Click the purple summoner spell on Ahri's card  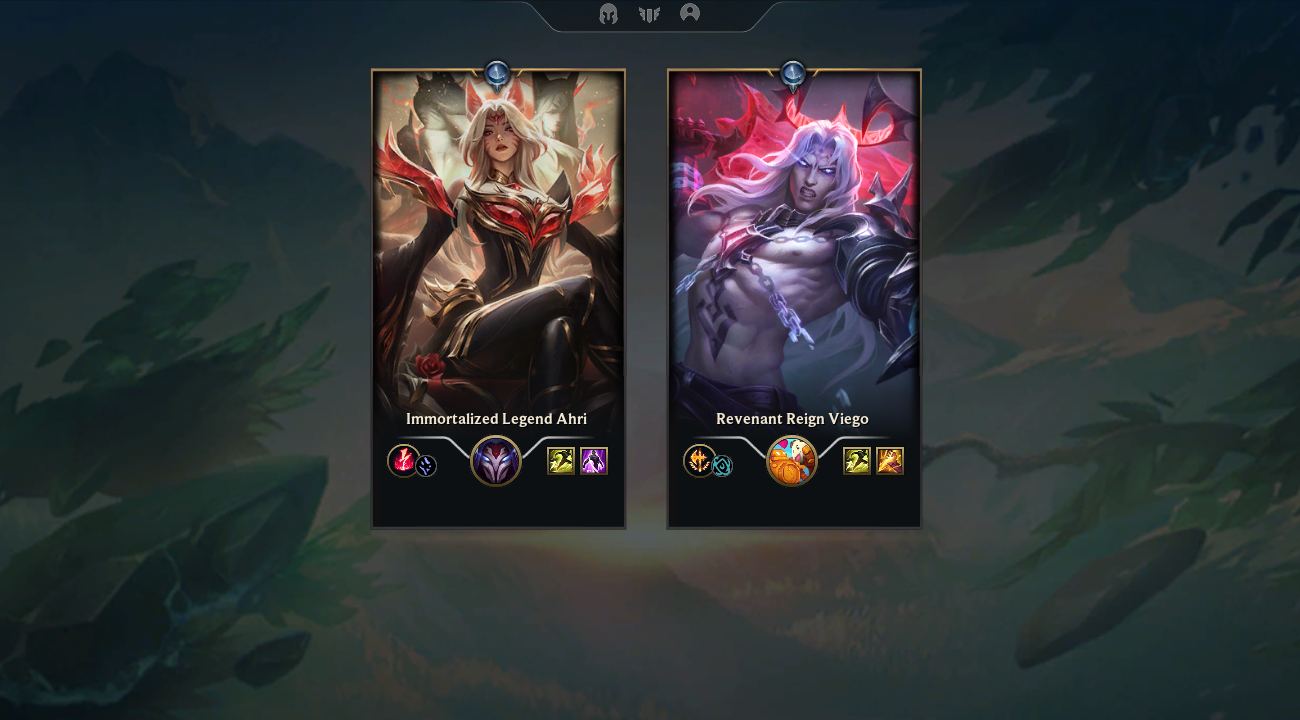[593, 461]
